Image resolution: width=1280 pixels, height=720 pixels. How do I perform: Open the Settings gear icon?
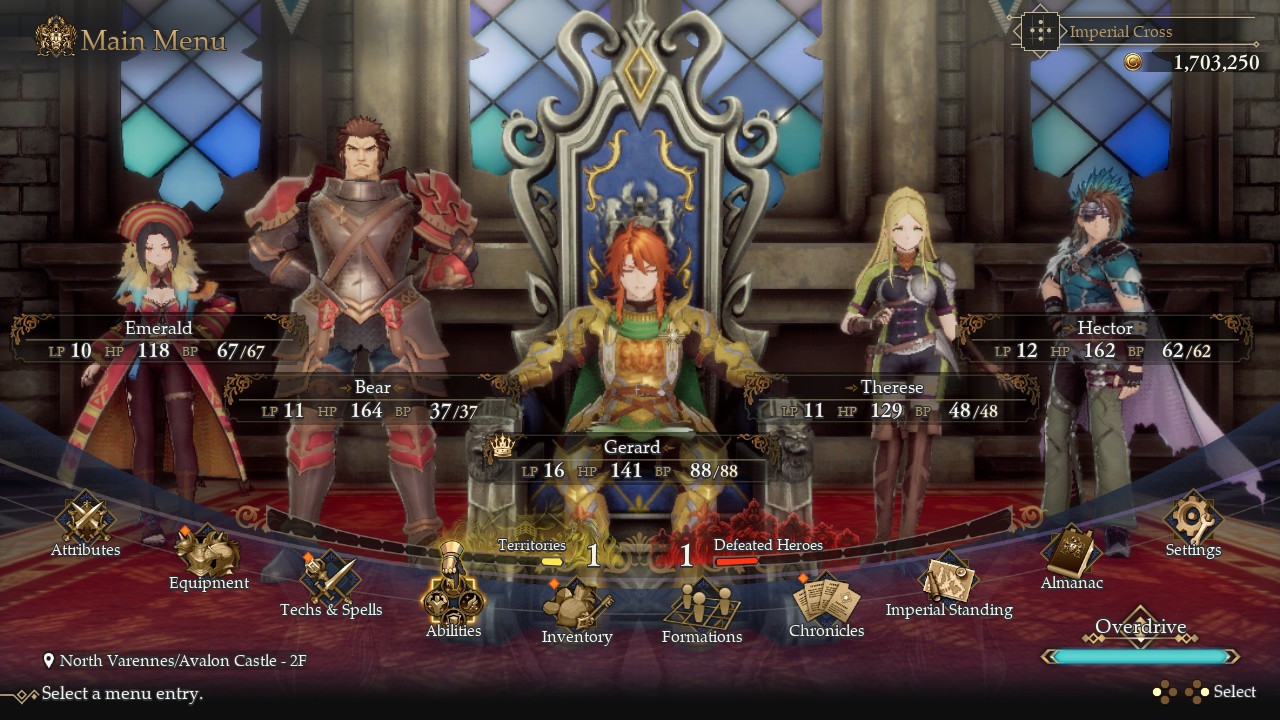coord(1193,520)
